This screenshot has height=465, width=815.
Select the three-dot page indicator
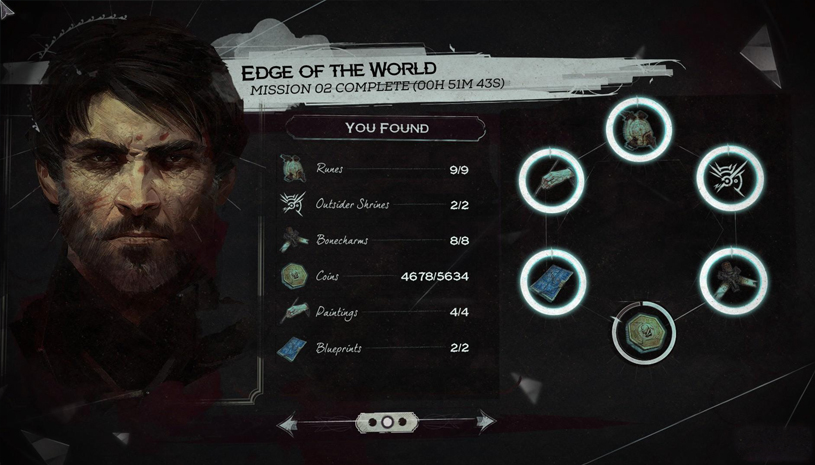(386, 423)
